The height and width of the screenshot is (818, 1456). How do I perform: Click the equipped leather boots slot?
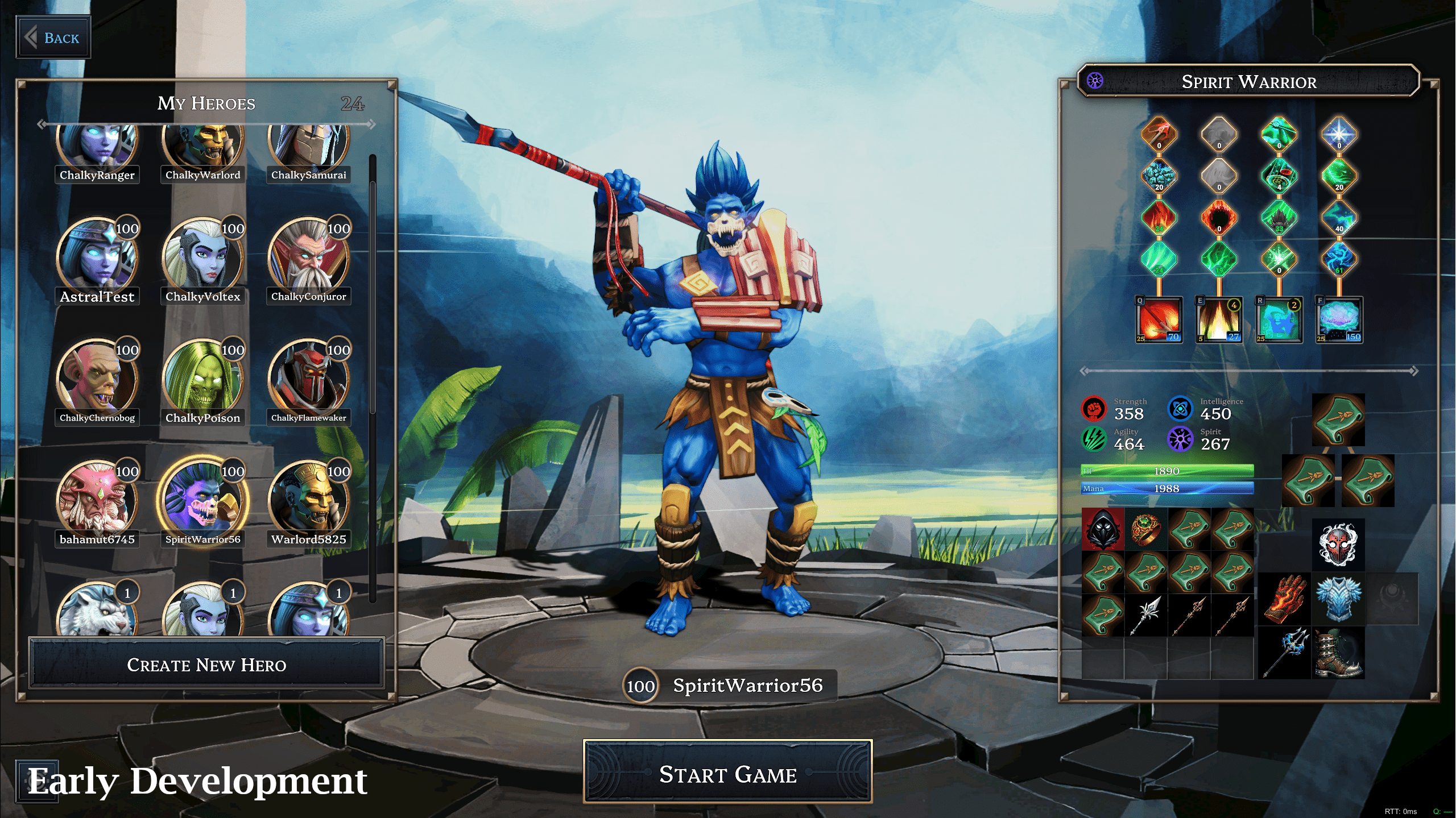point(1338,653)
